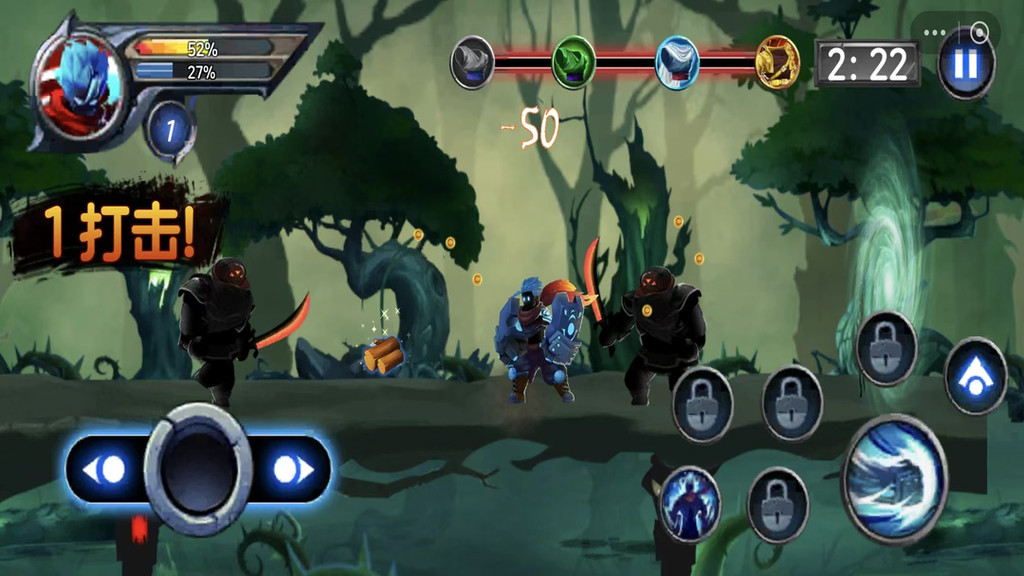Image resolution: width=1024 pixels, height=576 pixels.
Task: Open the three-dot mini-program menu
Action: click(934, 32)
